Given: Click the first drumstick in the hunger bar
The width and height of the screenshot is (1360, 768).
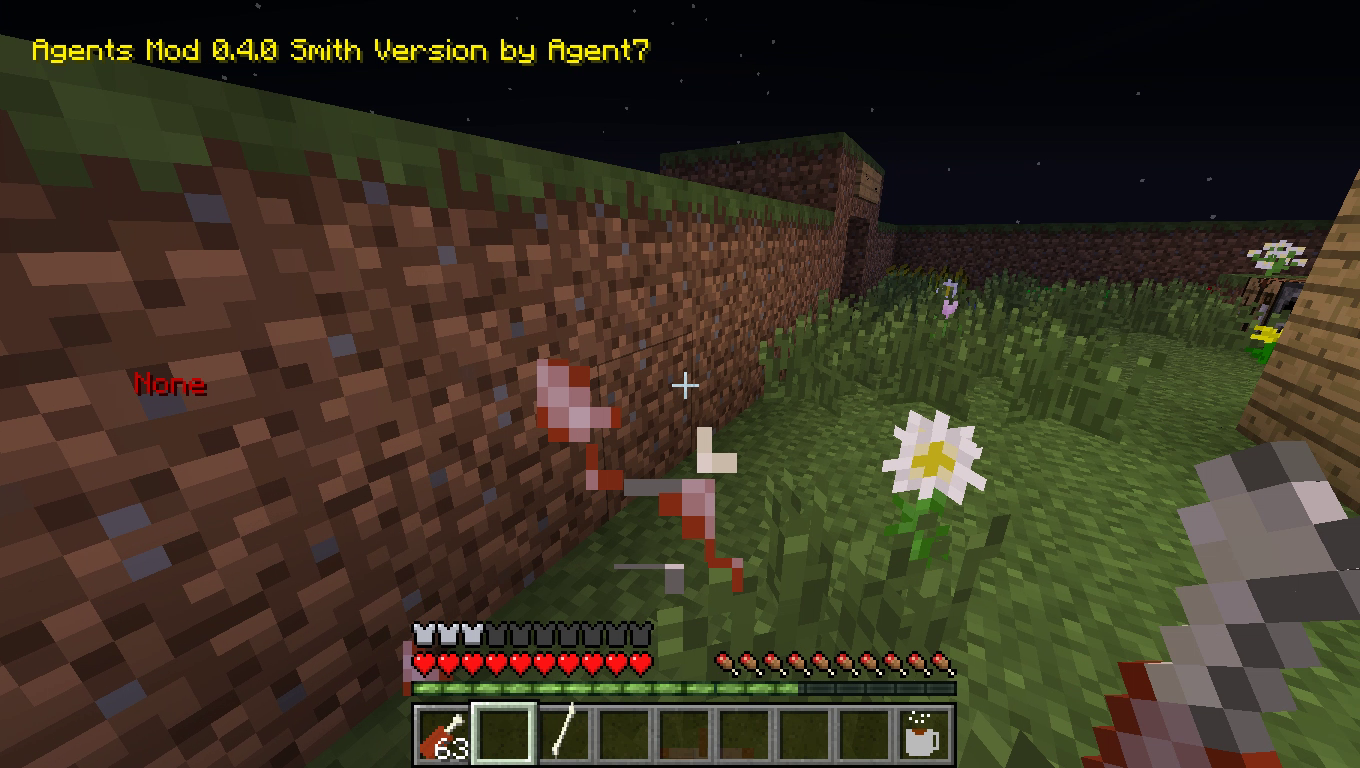Looking at the screenshot, I should pos(723,662).
